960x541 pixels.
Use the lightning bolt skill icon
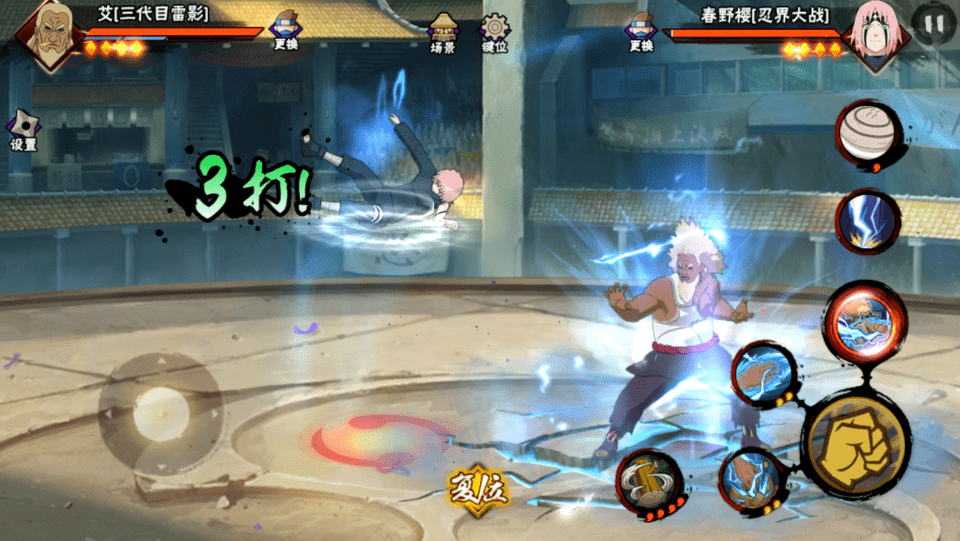[x=868, y=220]
